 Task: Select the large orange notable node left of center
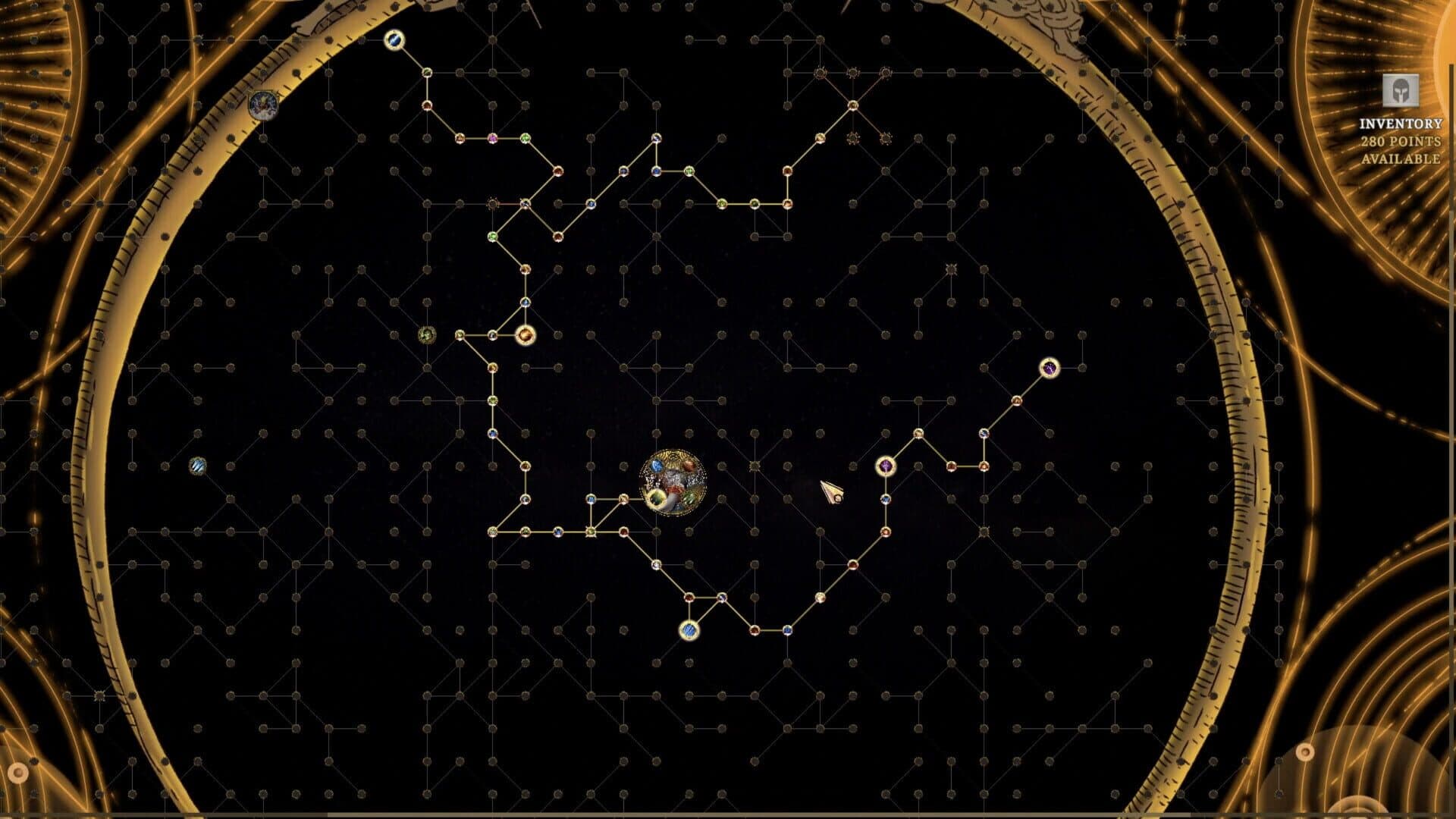pyautogui.click(x=526, y=334)
